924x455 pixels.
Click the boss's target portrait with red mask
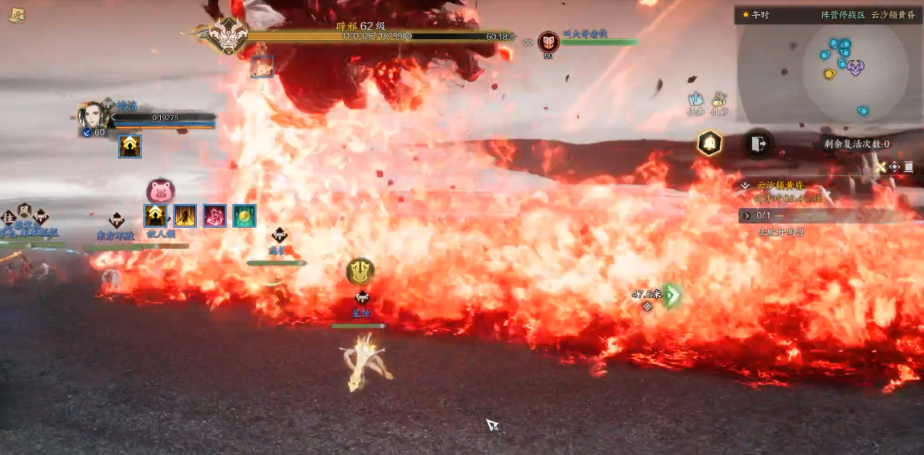pyautogui.click(x=548, y=42)
